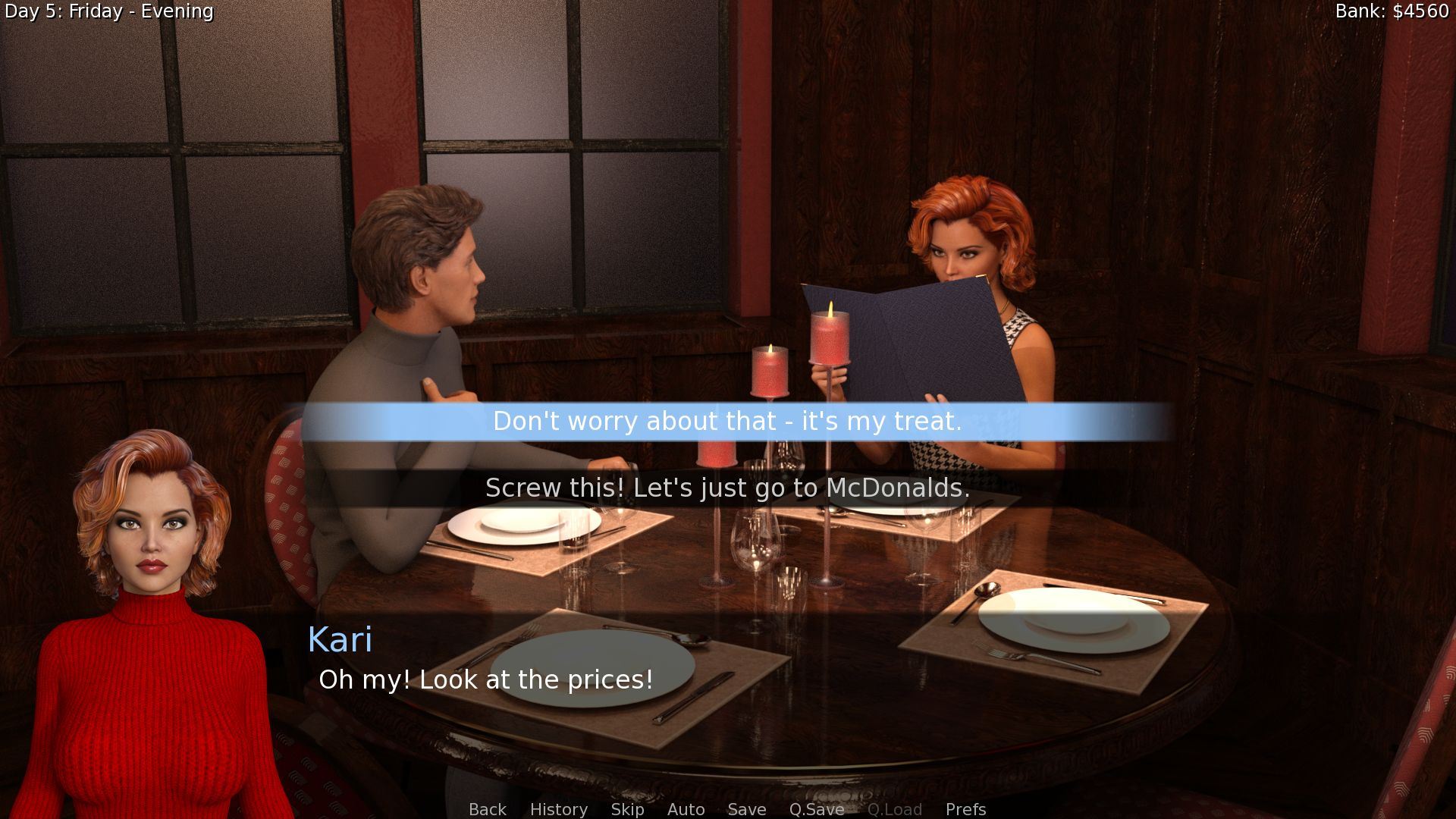Open the Save menu
Viewport: 1456px width, 819px height.
pyautogui.click(x=746, y=809)
